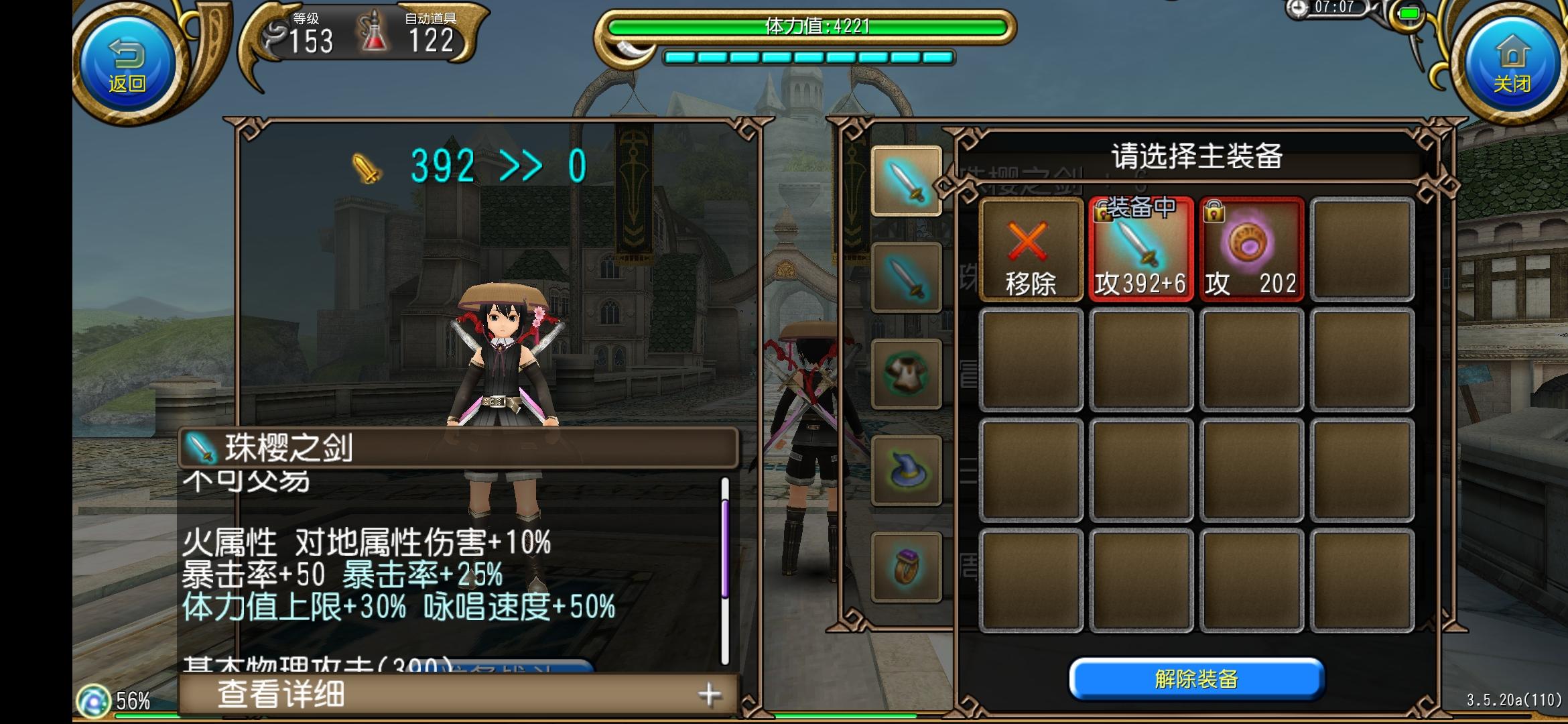
Task: Open the clock icon near 07:07
Action: tap(1297, 11)
